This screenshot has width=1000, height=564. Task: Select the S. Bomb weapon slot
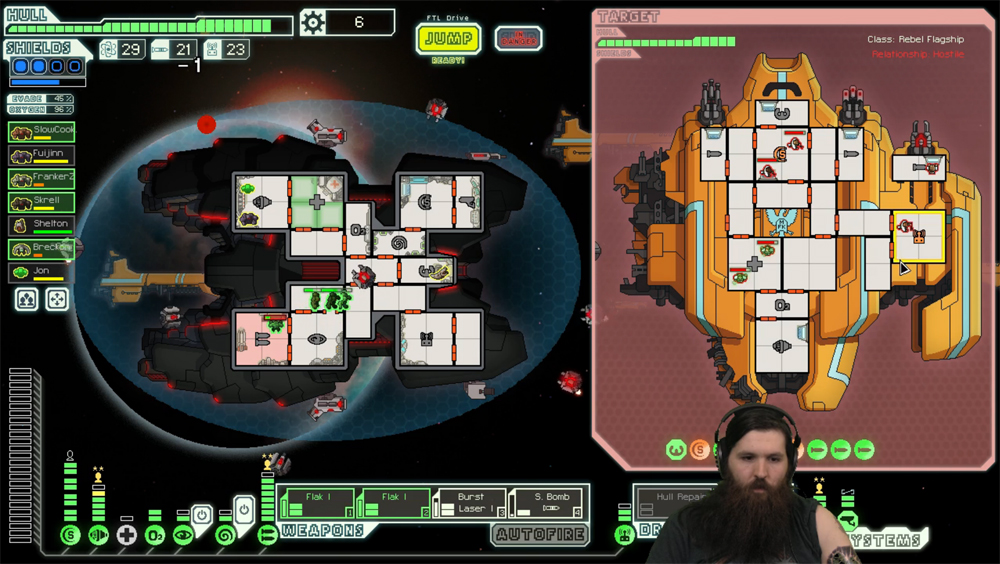point(548,503)
